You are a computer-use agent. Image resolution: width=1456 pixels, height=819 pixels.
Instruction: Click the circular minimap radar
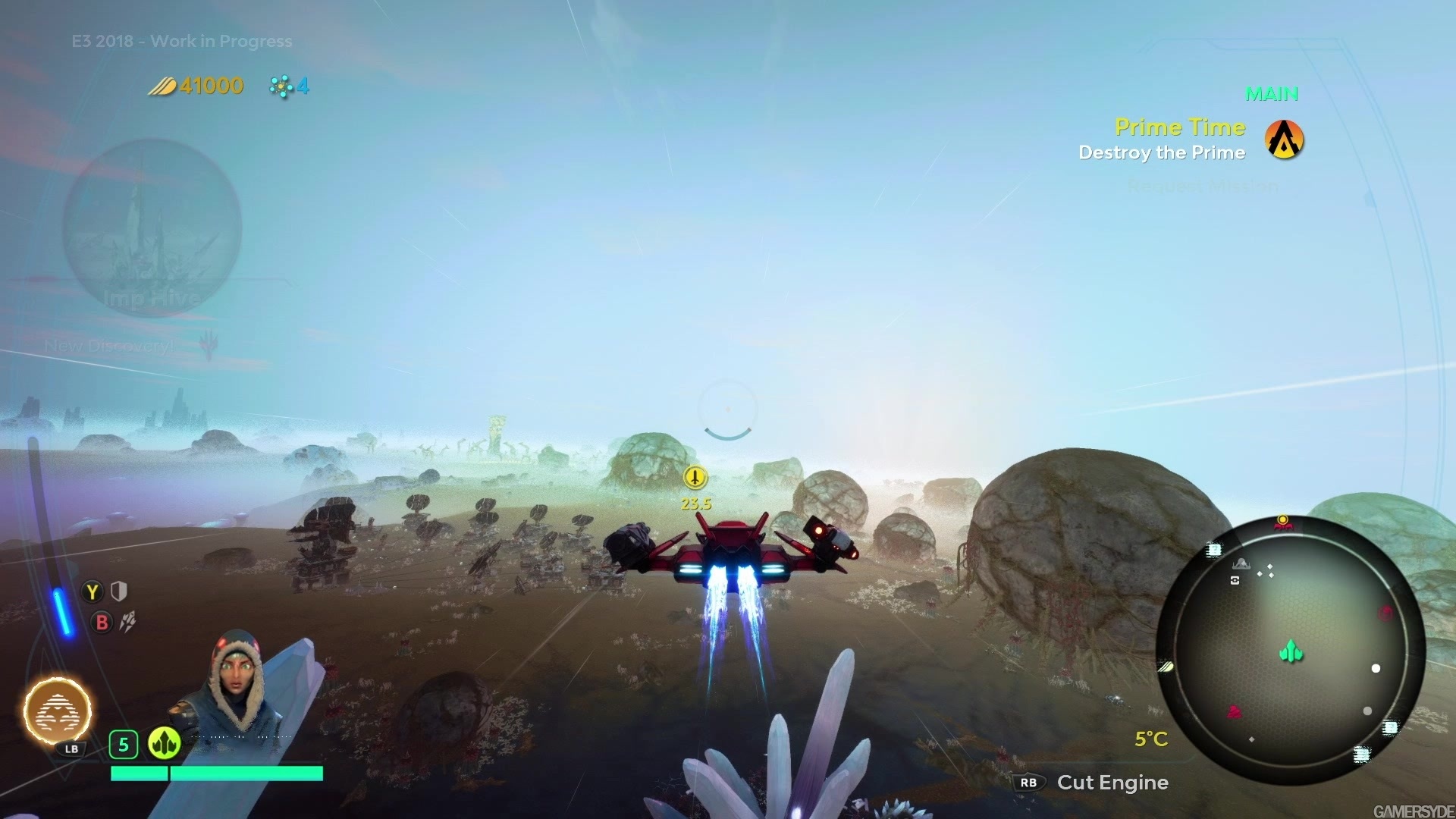[1290, 650]
